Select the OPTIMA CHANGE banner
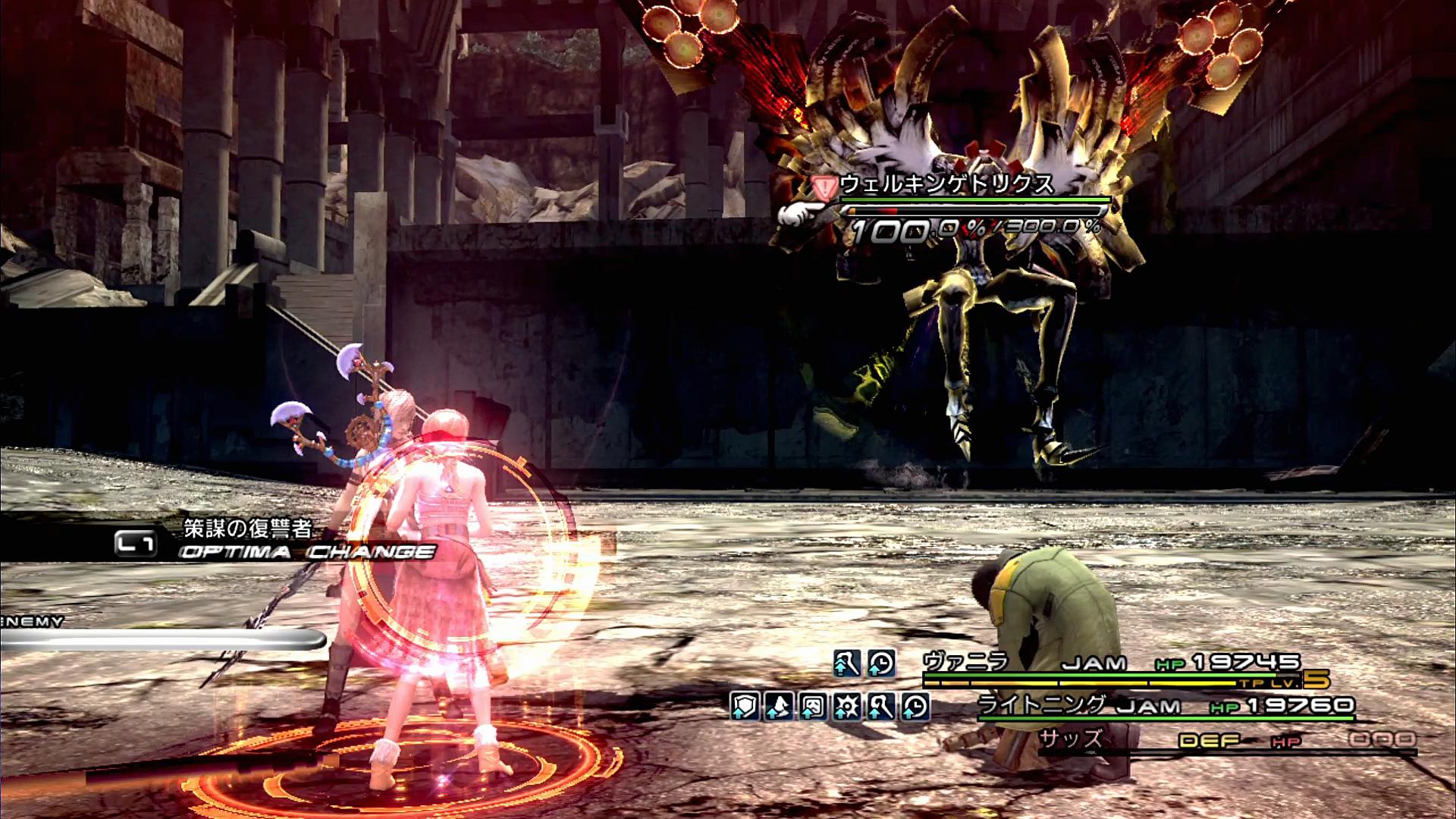Viewport: 1456px width, 819px height. [307, 551]
